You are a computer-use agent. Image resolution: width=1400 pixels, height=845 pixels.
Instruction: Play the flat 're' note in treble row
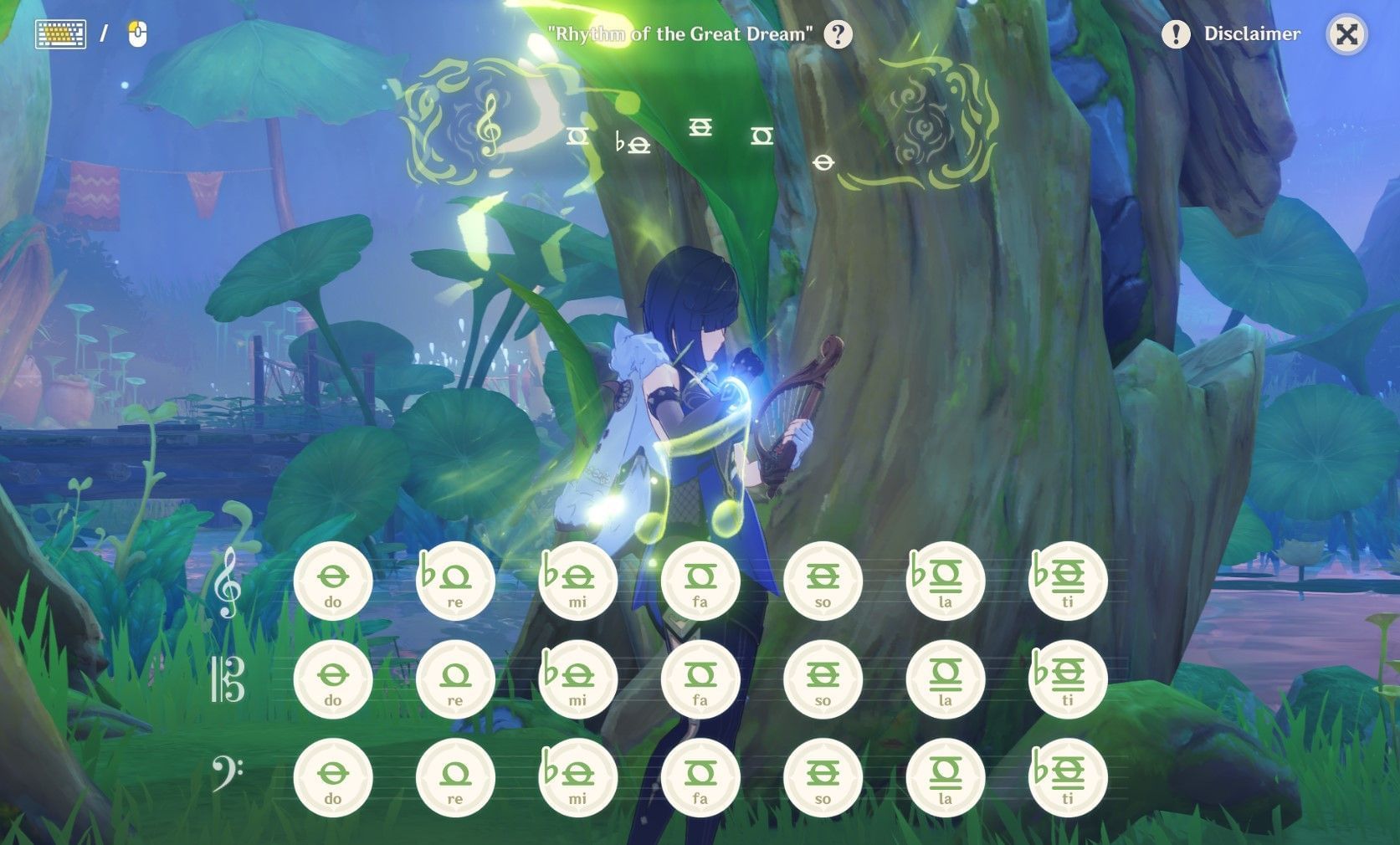(x=455, y=580)
